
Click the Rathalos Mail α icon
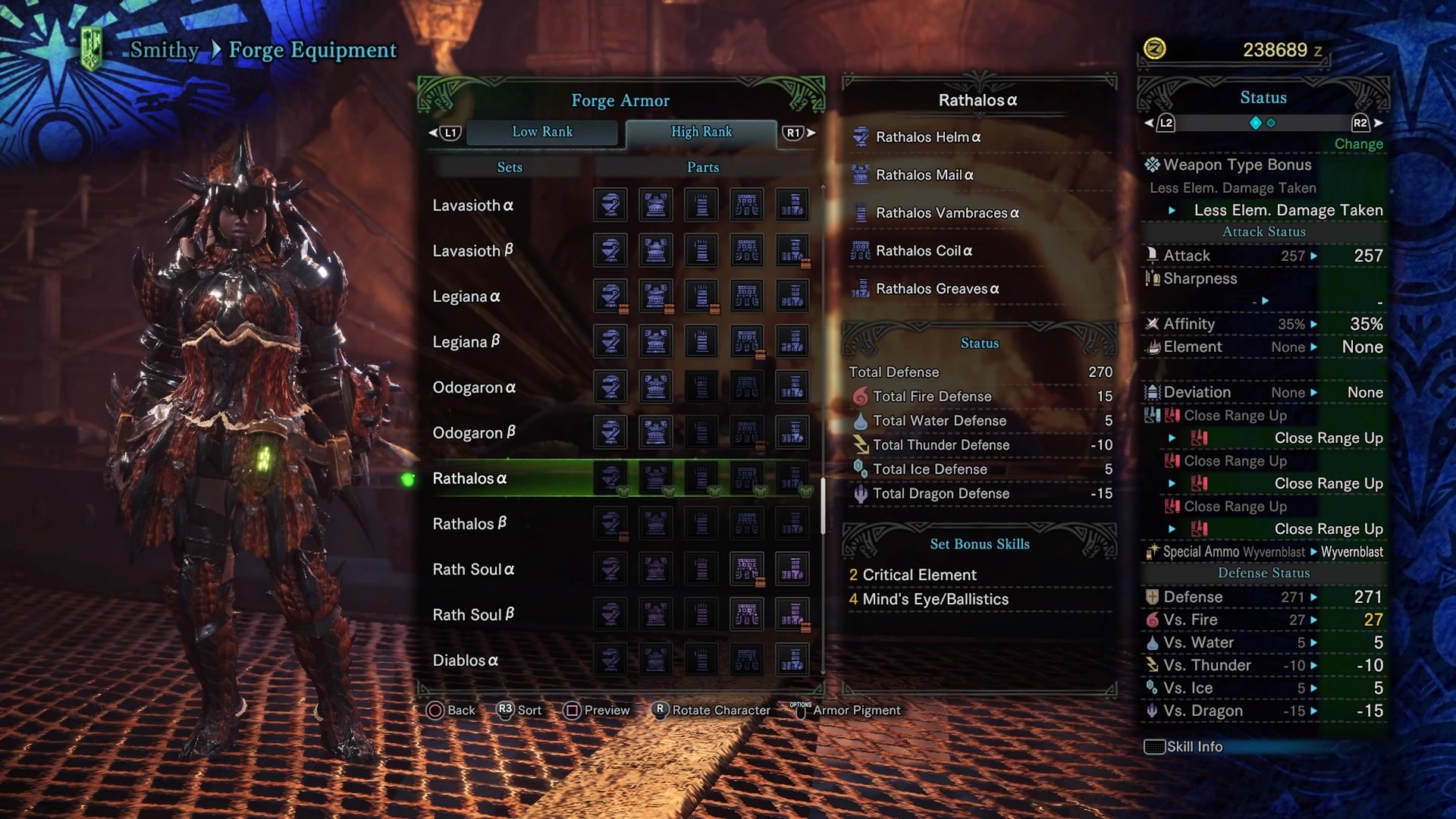861,175
